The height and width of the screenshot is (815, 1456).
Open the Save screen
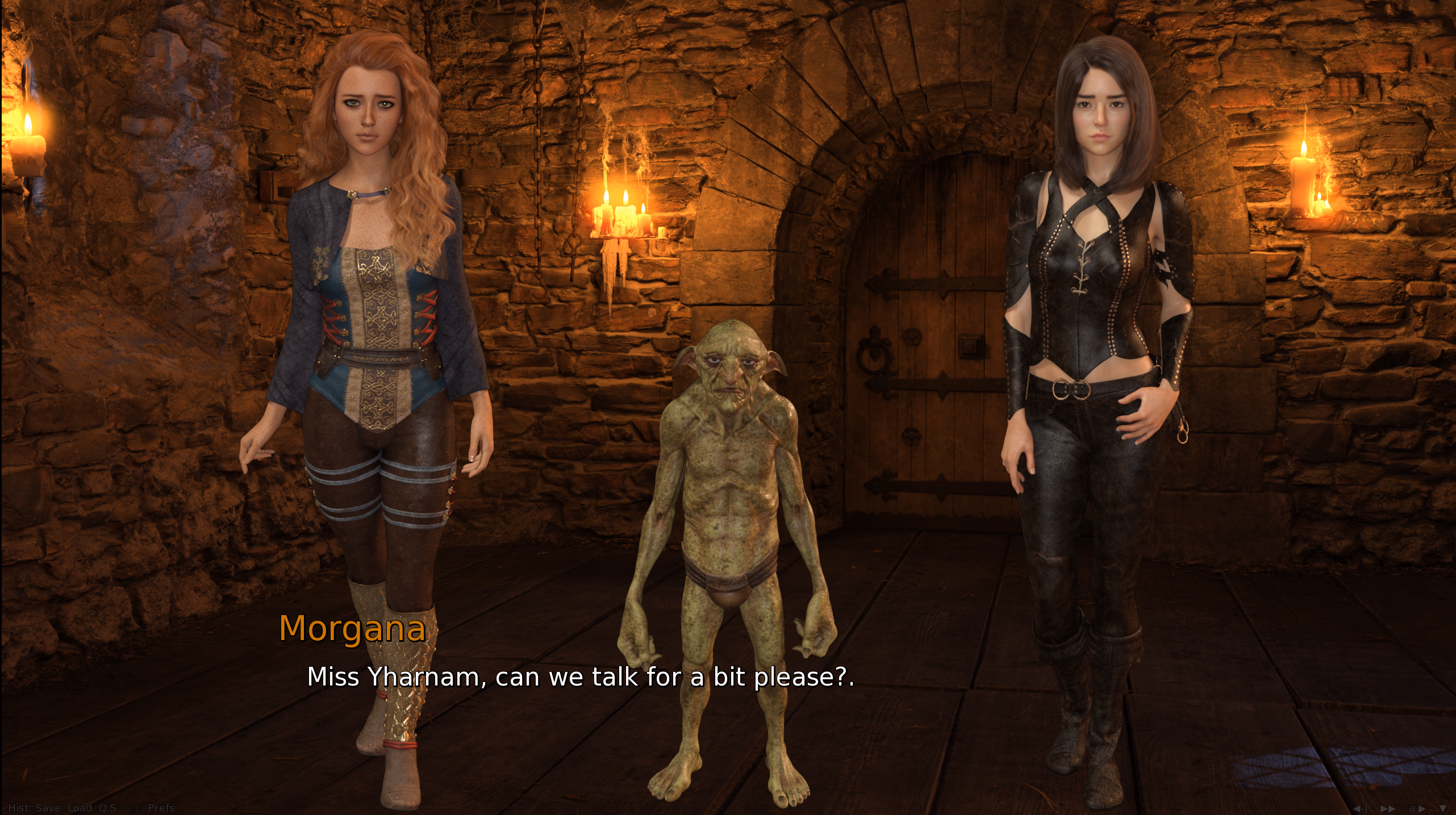click(x=48, y=809)
